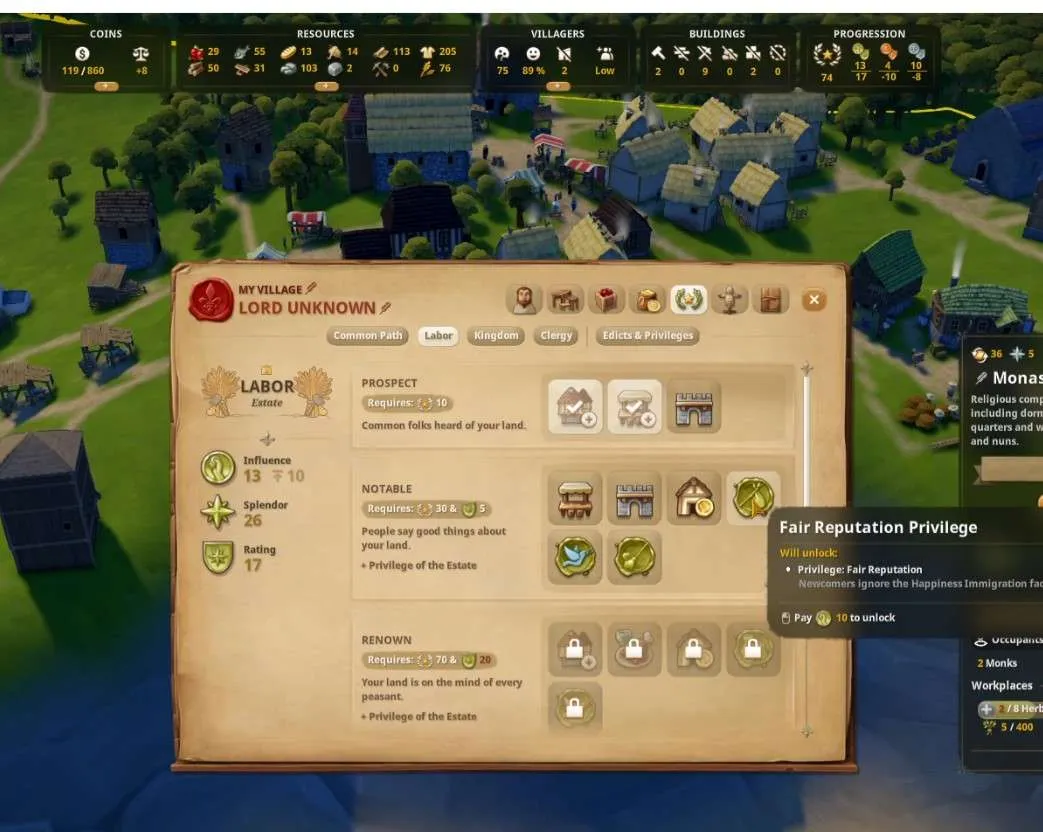Select the Notable market stall unlock
This screenshot has height=832, width=1043.
tap(576, 498)
